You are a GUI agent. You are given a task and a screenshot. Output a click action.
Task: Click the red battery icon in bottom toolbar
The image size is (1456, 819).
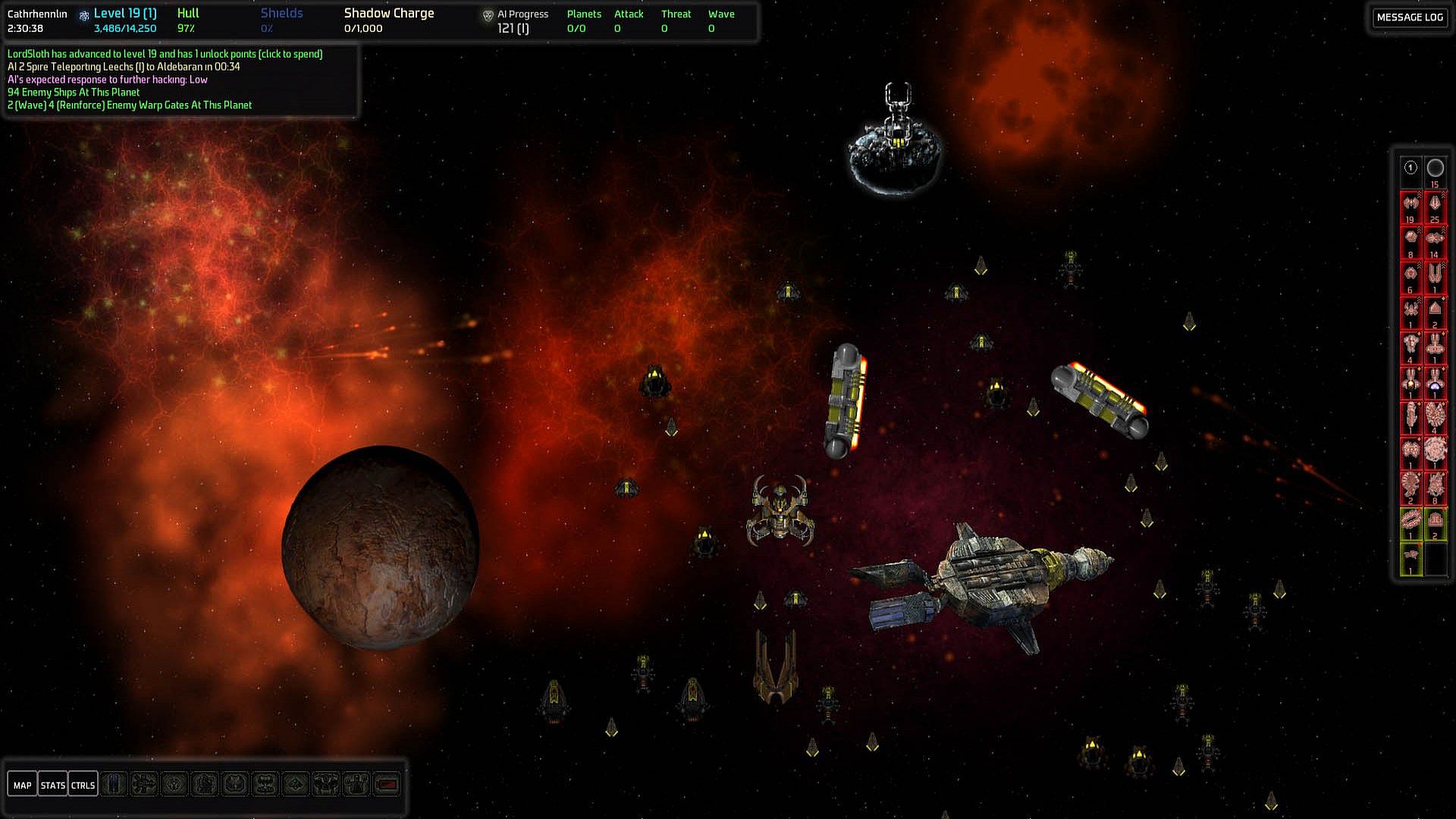click(387, 784)
